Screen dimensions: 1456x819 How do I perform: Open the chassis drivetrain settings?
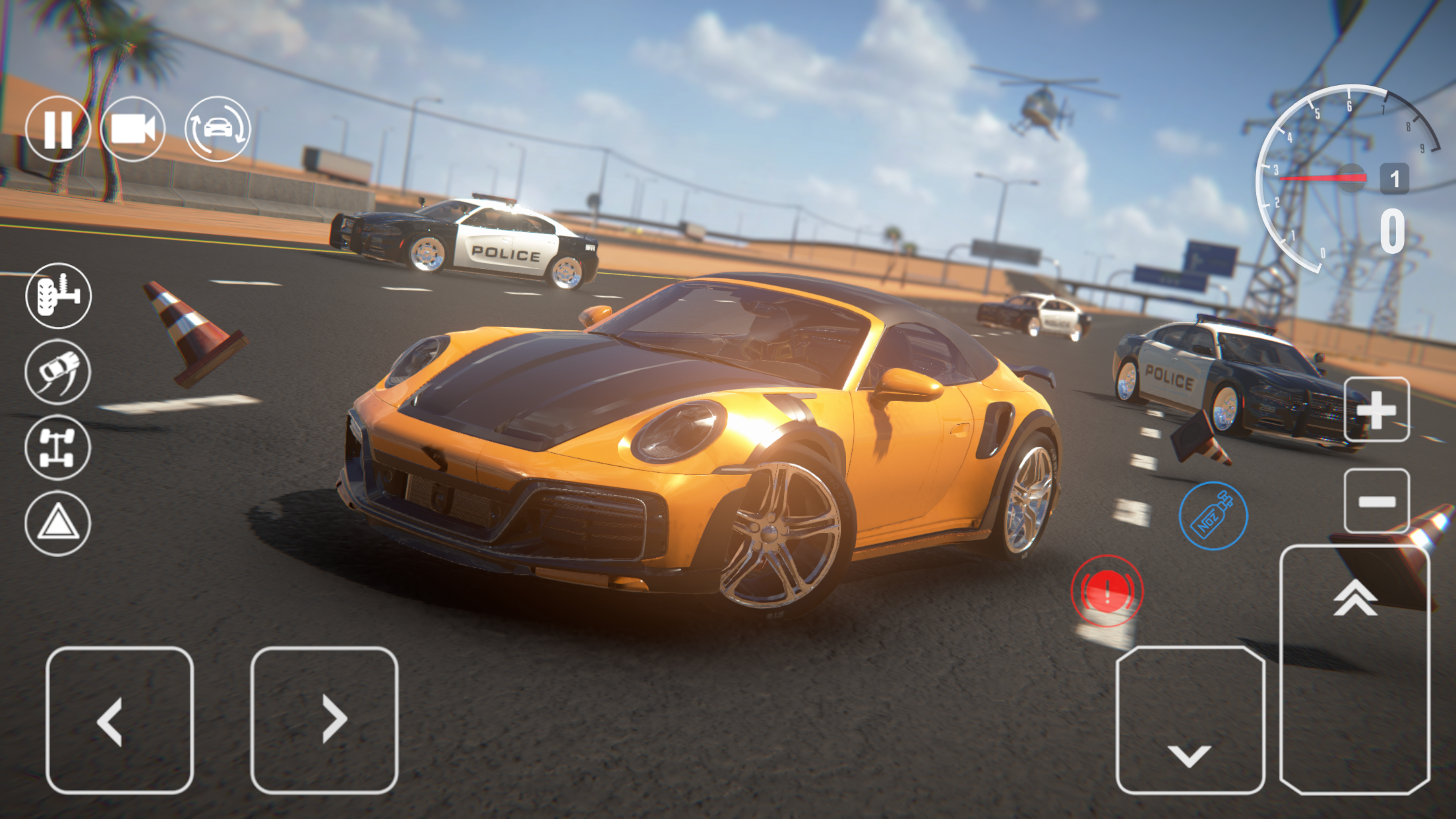pyautogui.click(x=58, y=448)
